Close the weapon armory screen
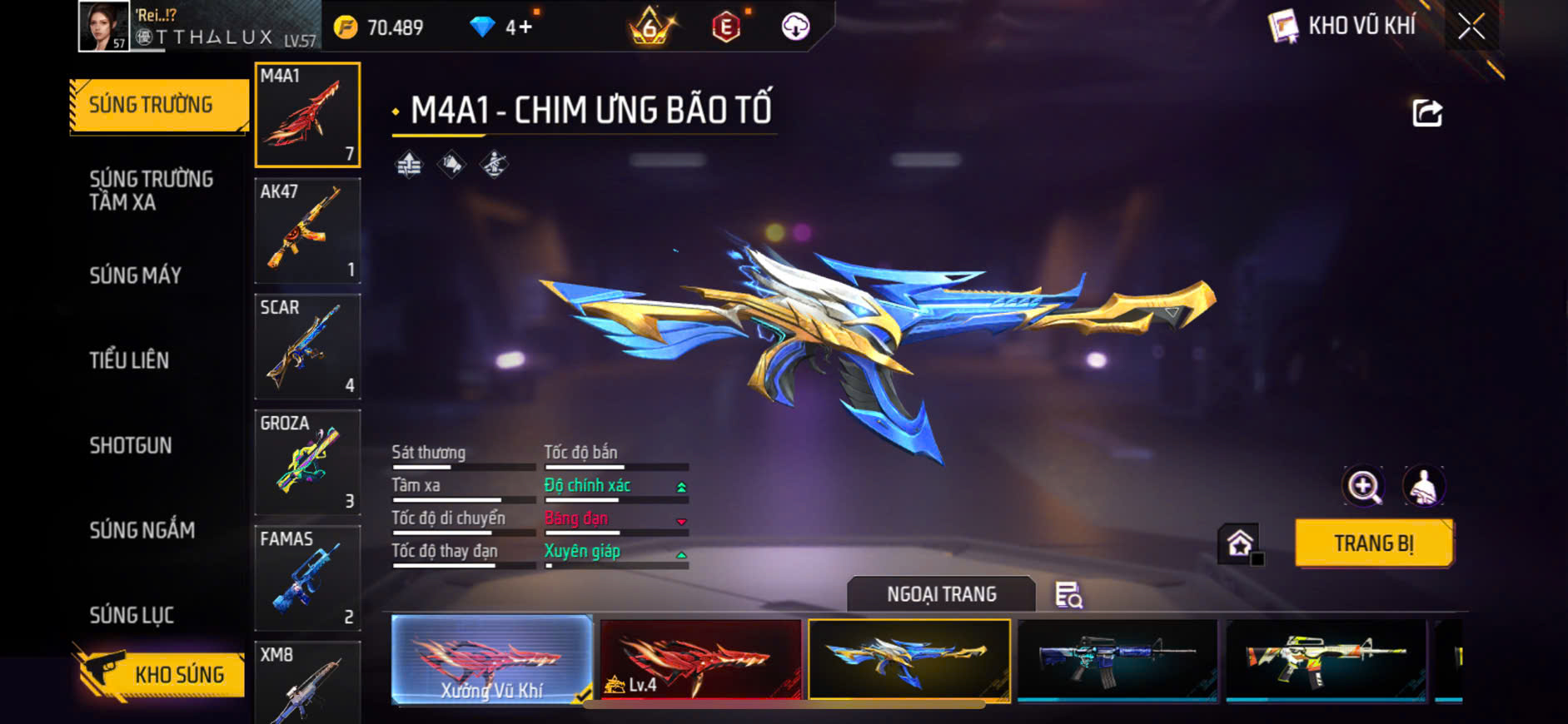Image resolution: width=1568 pixels, height=724 pixels. click(1471, 27)
